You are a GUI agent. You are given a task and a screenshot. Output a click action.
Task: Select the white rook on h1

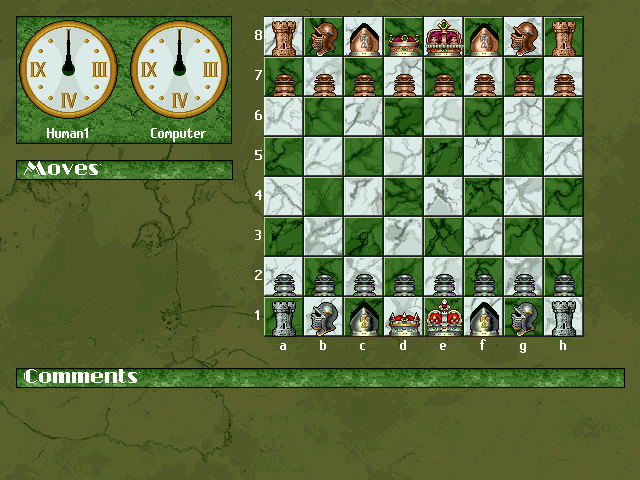tap(563, 317)
